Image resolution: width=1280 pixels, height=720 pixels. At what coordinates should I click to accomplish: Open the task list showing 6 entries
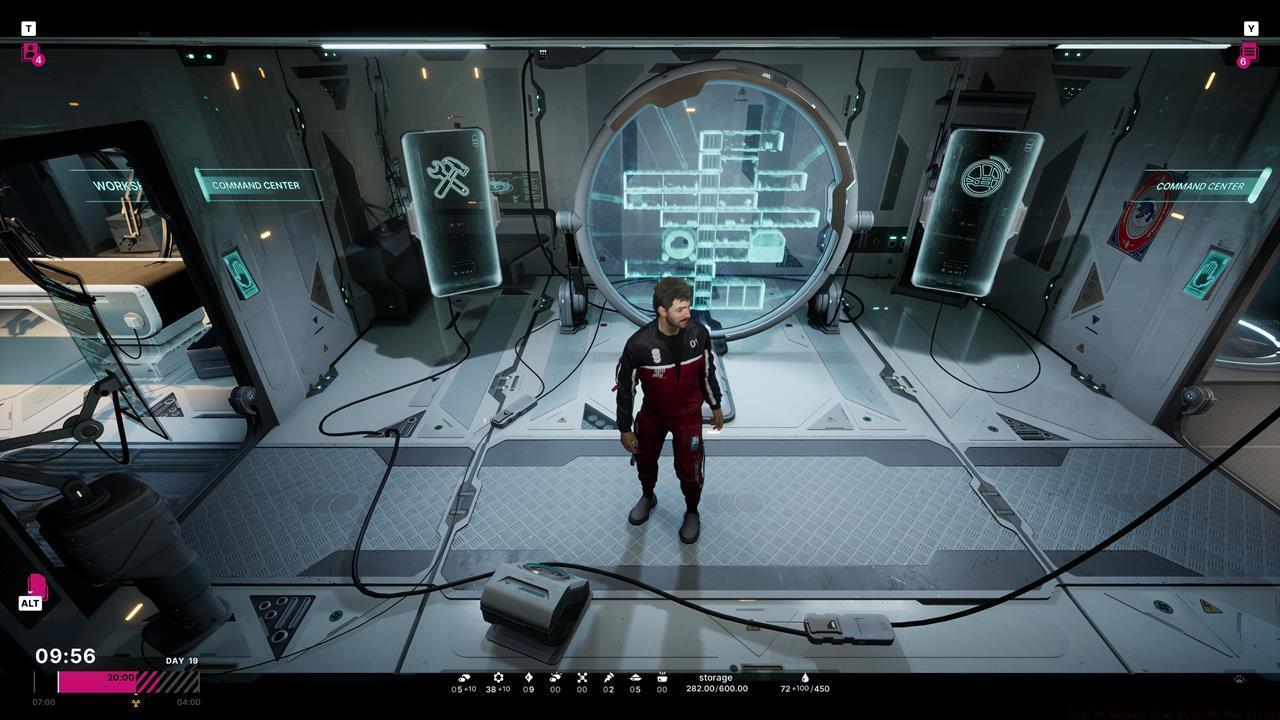(1247, 54)
